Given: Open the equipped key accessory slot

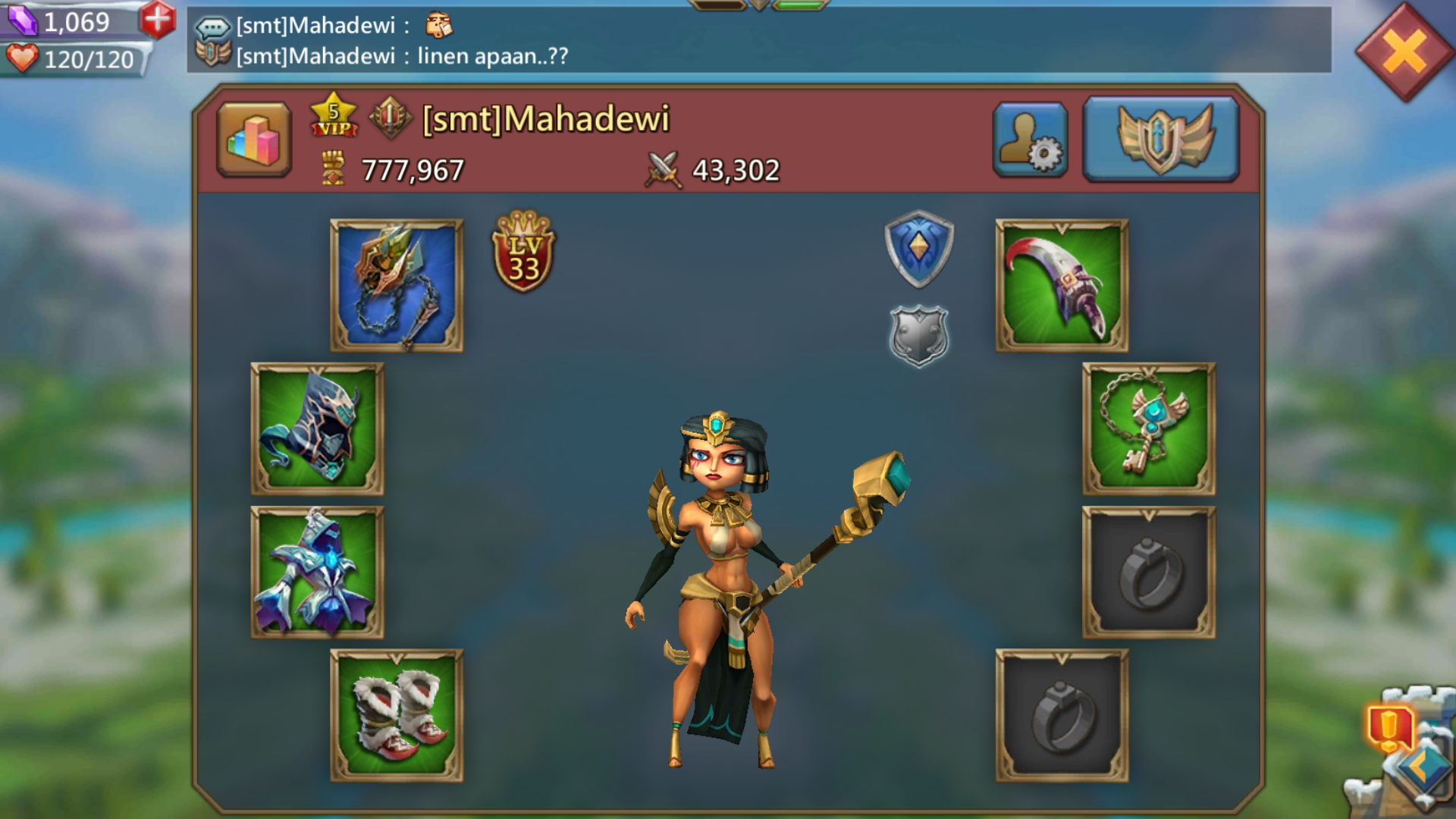Looking at the screenshot, I should pos(1149,428).
